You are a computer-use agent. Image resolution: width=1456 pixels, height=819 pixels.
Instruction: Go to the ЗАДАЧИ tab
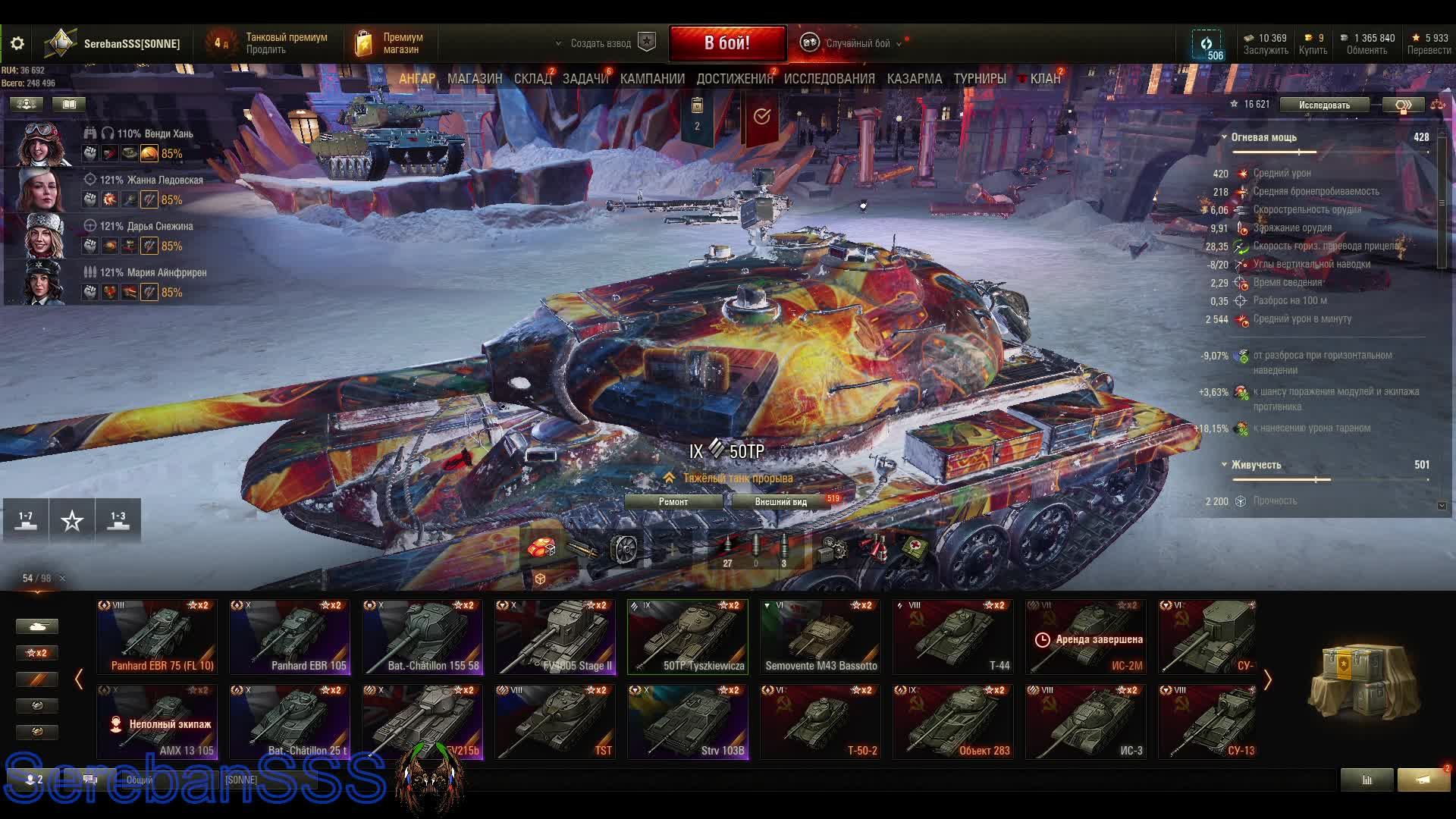[585, 79]
